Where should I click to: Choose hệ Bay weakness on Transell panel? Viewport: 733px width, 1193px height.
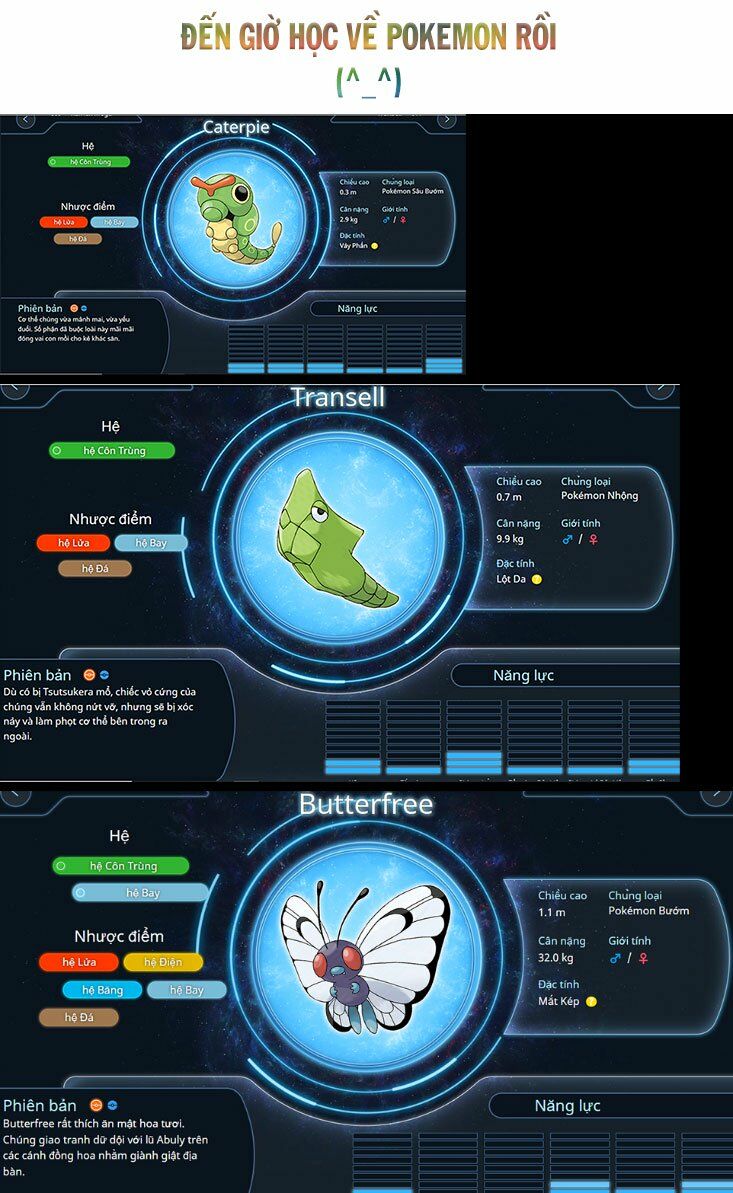point(150,543)
